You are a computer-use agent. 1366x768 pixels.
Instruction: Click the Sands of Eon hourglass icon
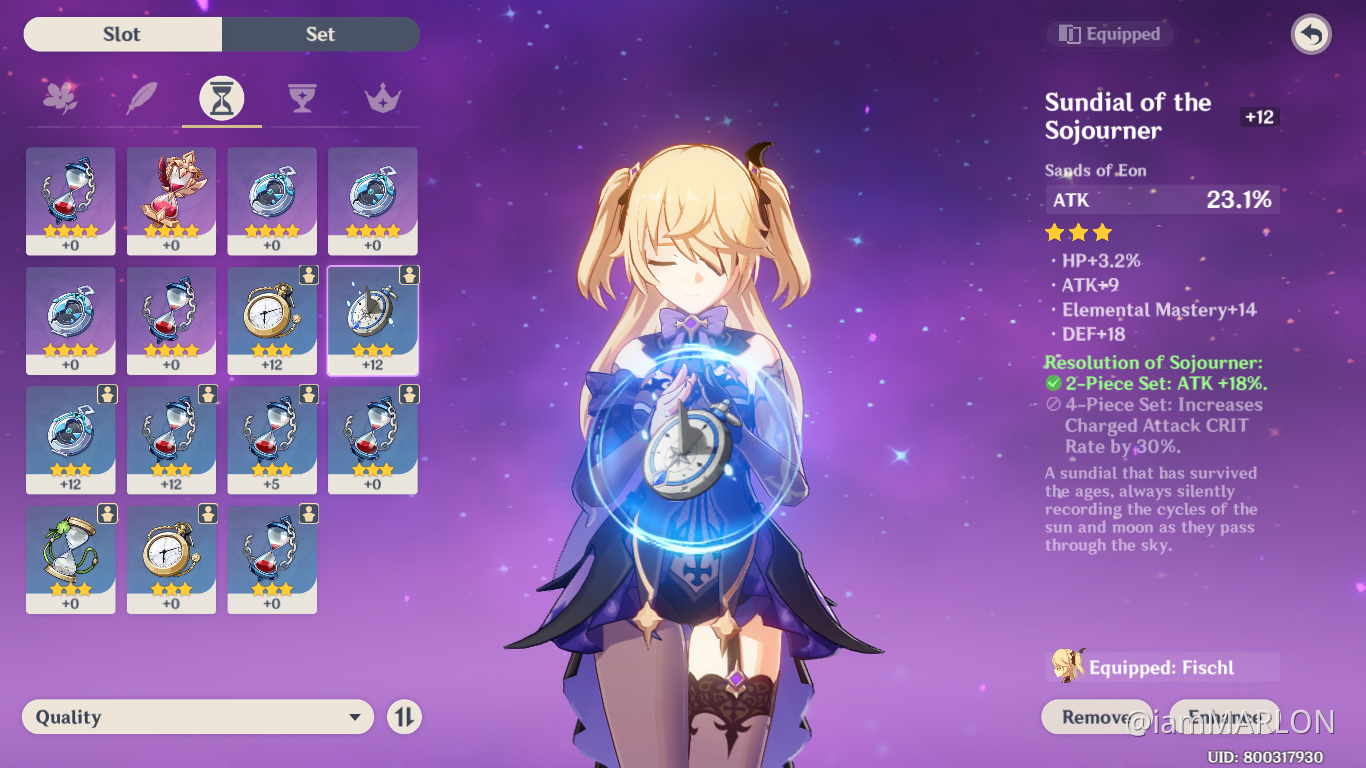tap(221, 97)
